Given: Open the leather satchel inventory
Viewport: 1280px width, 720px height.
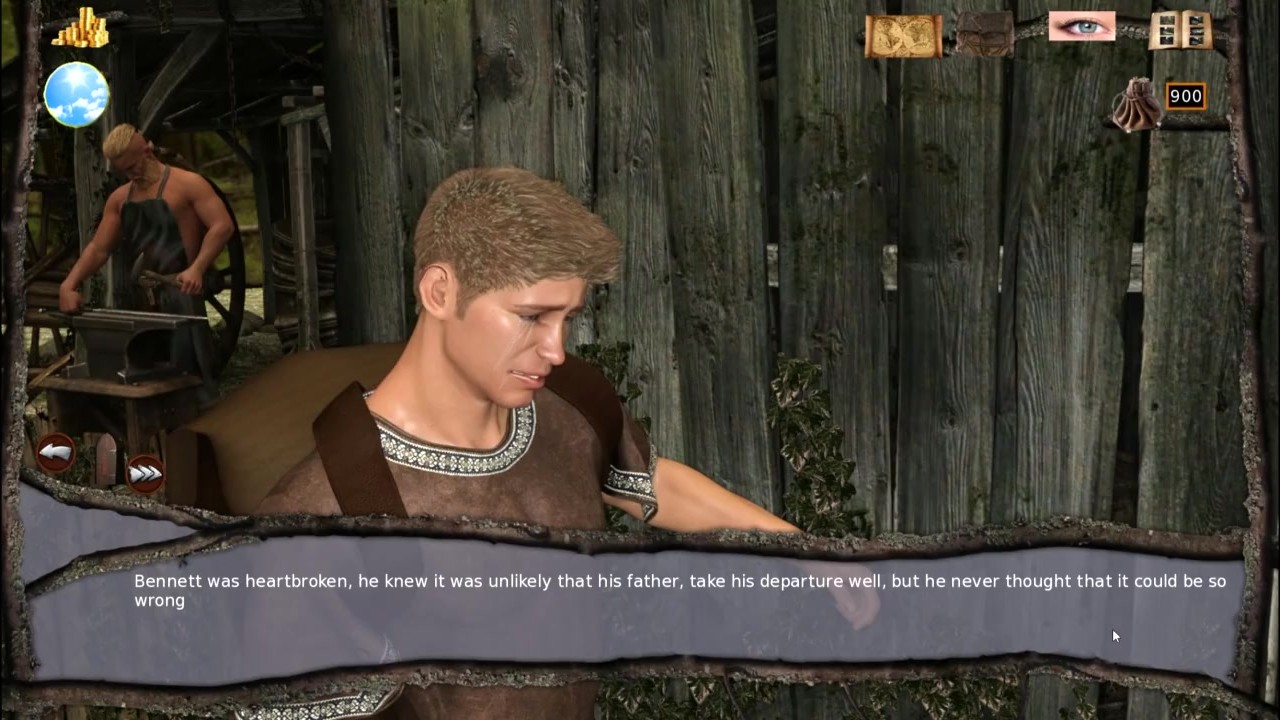Looking at the screenshot, I should click(x=985, y=34).
